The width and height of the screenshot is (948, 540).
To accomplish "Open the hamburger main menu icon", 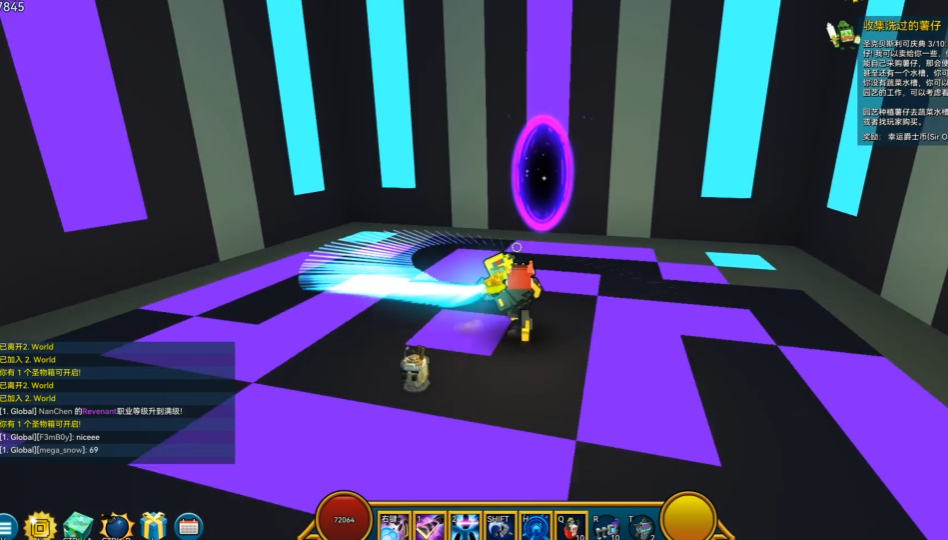I will pos(6,526).
